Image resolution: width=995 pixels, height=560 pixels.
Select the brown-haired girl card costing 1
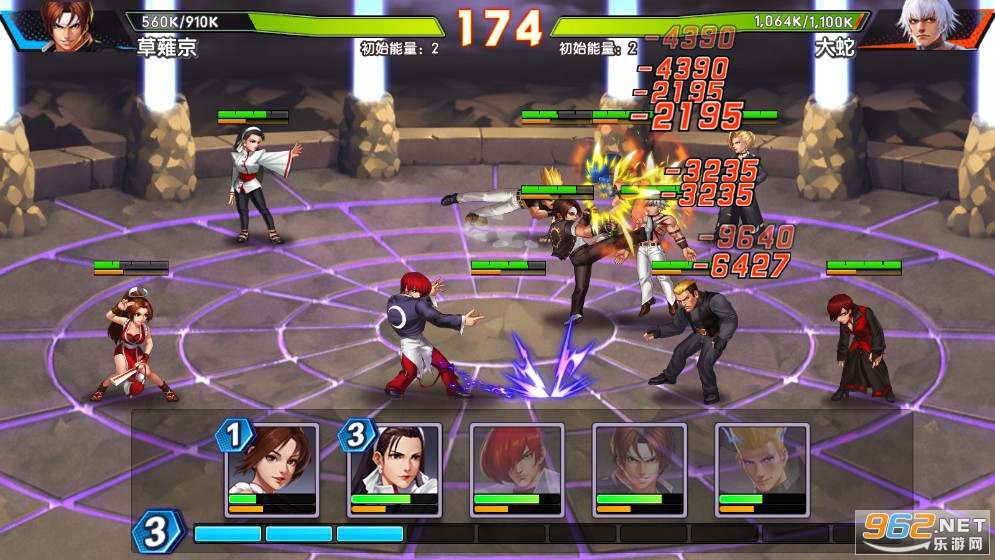tap(273, 468)
